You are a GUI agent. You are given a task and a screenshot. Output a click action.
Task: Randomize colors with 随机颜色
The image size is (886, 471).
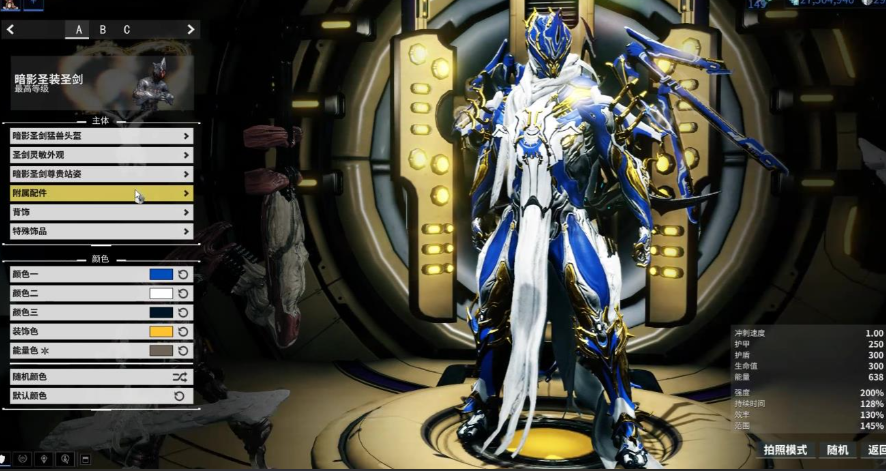(100, 377)
